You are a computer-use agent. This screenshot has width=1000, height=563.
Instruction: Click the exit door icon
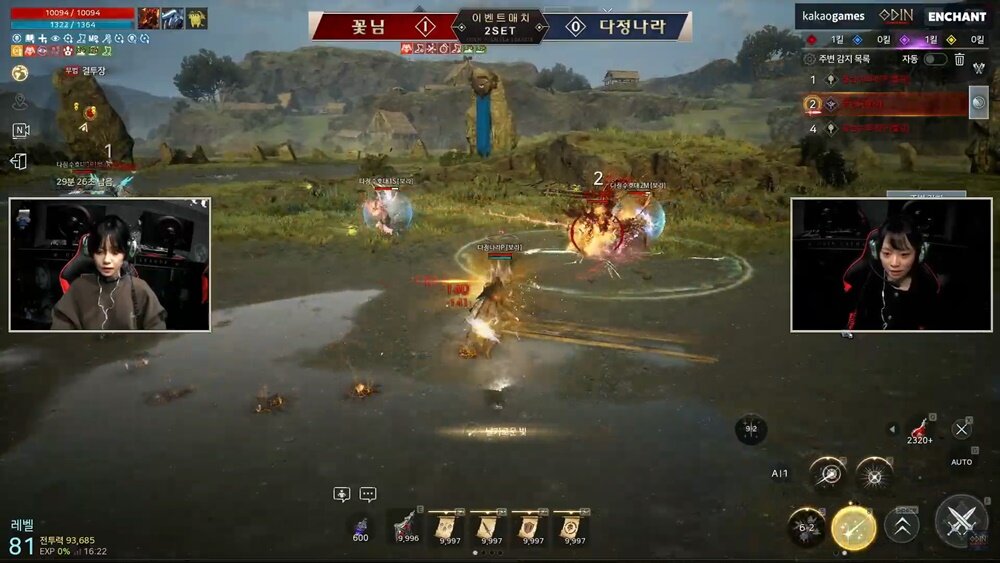click(20, 160)
